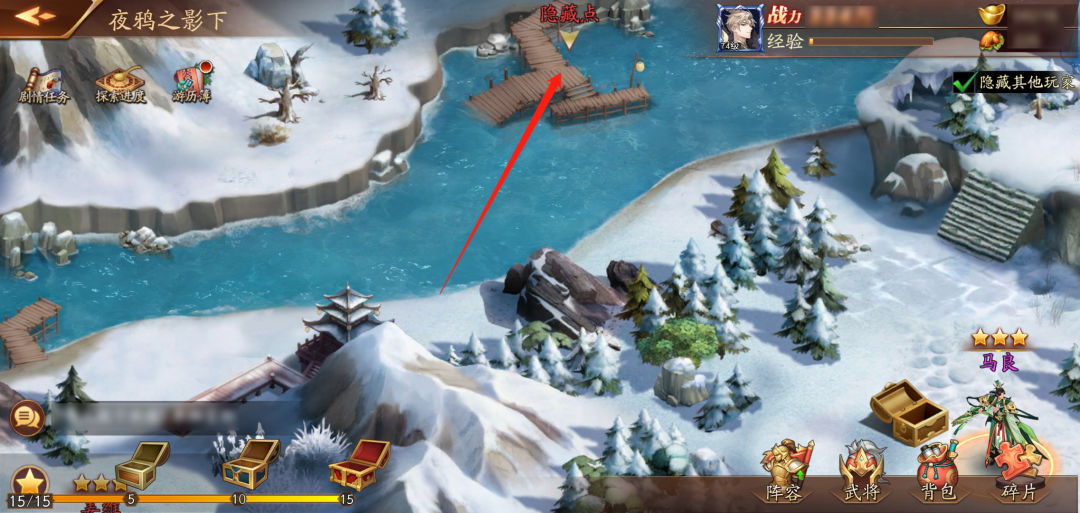
Task: Open the 阵容 lineup menu
Action: click(783, 470)
